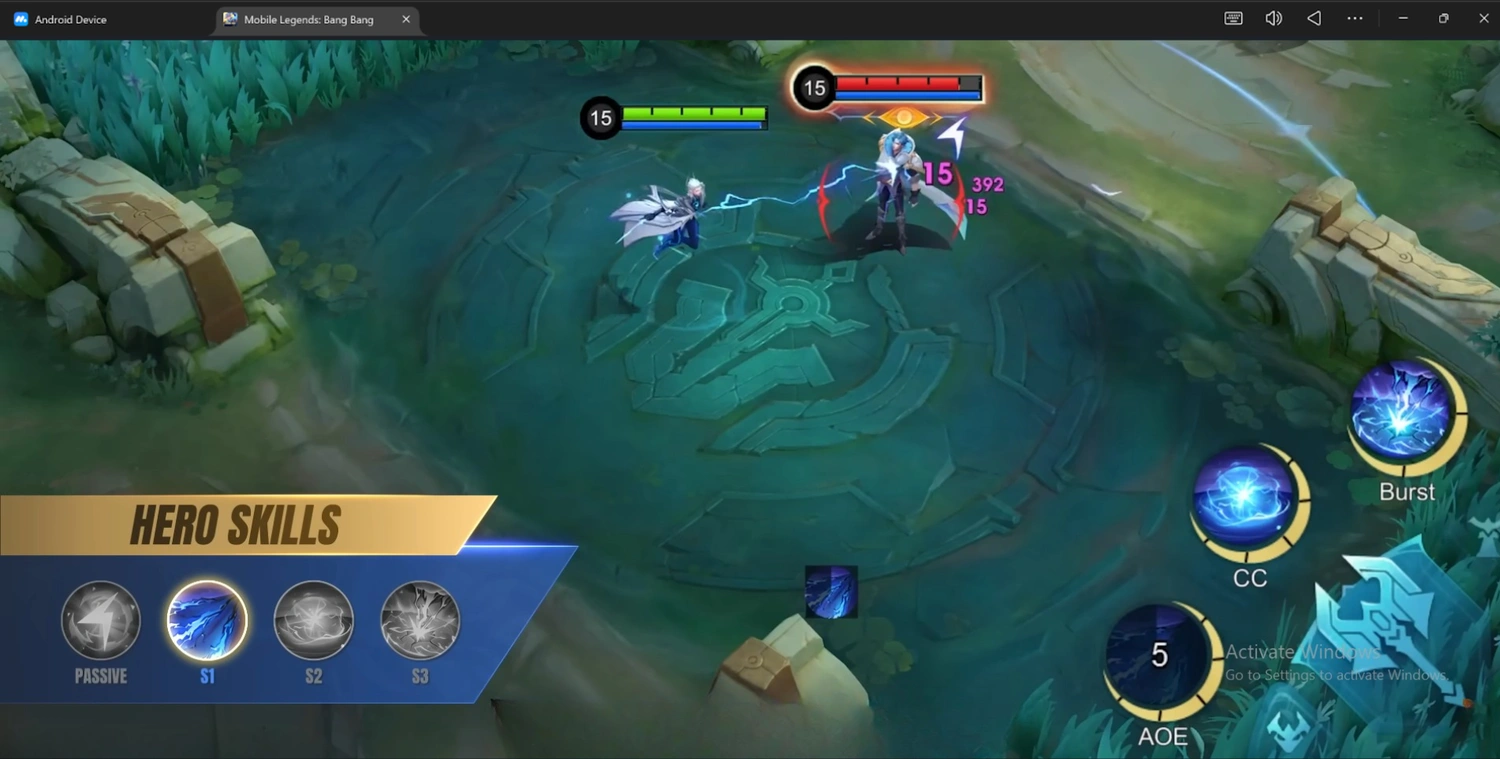Mute game audio via the speaker icon

pyautogui.click(x=1273, y=18)
